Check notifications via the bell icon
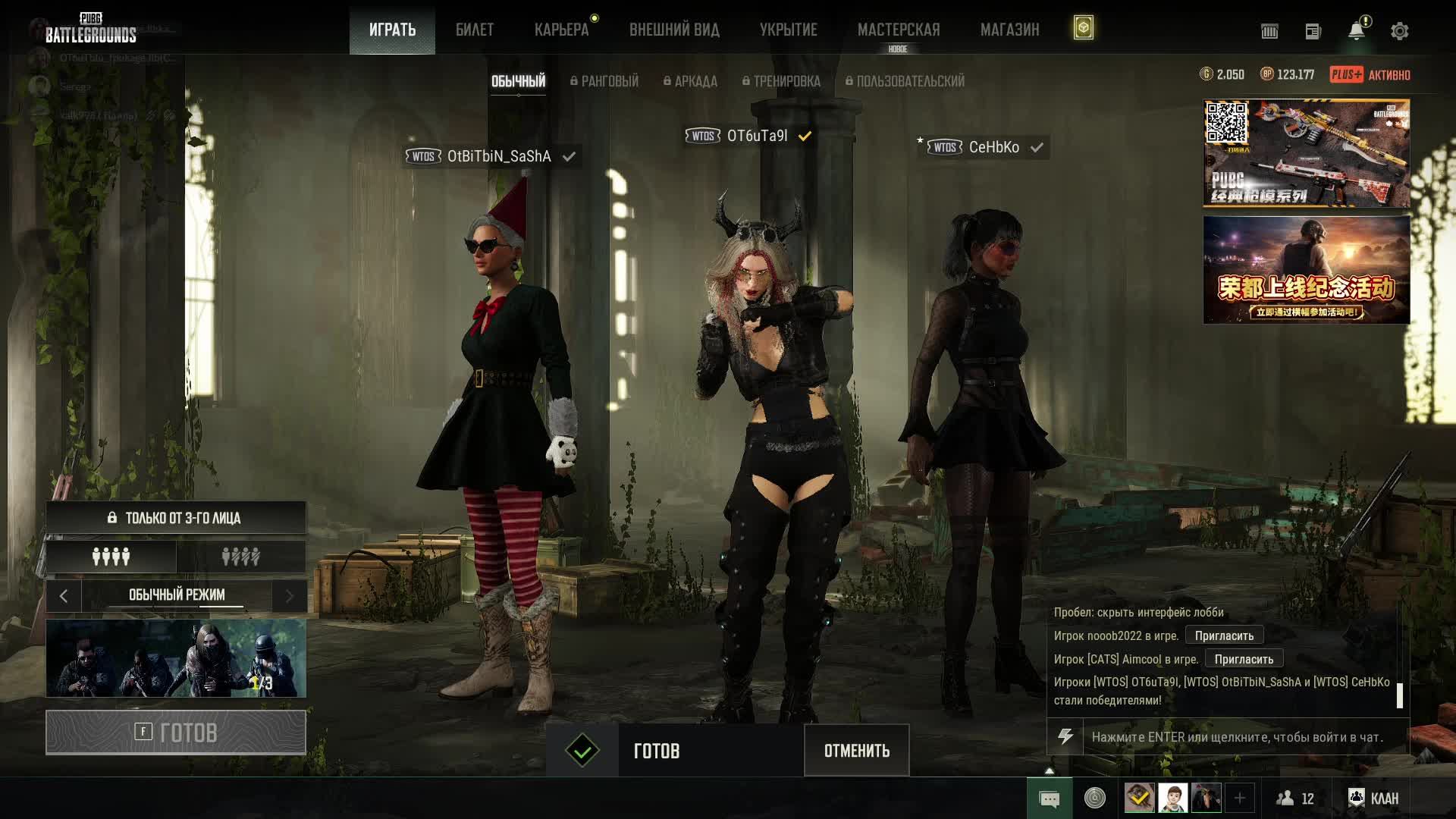The image size is (1456, 819). click(1356, 31)
